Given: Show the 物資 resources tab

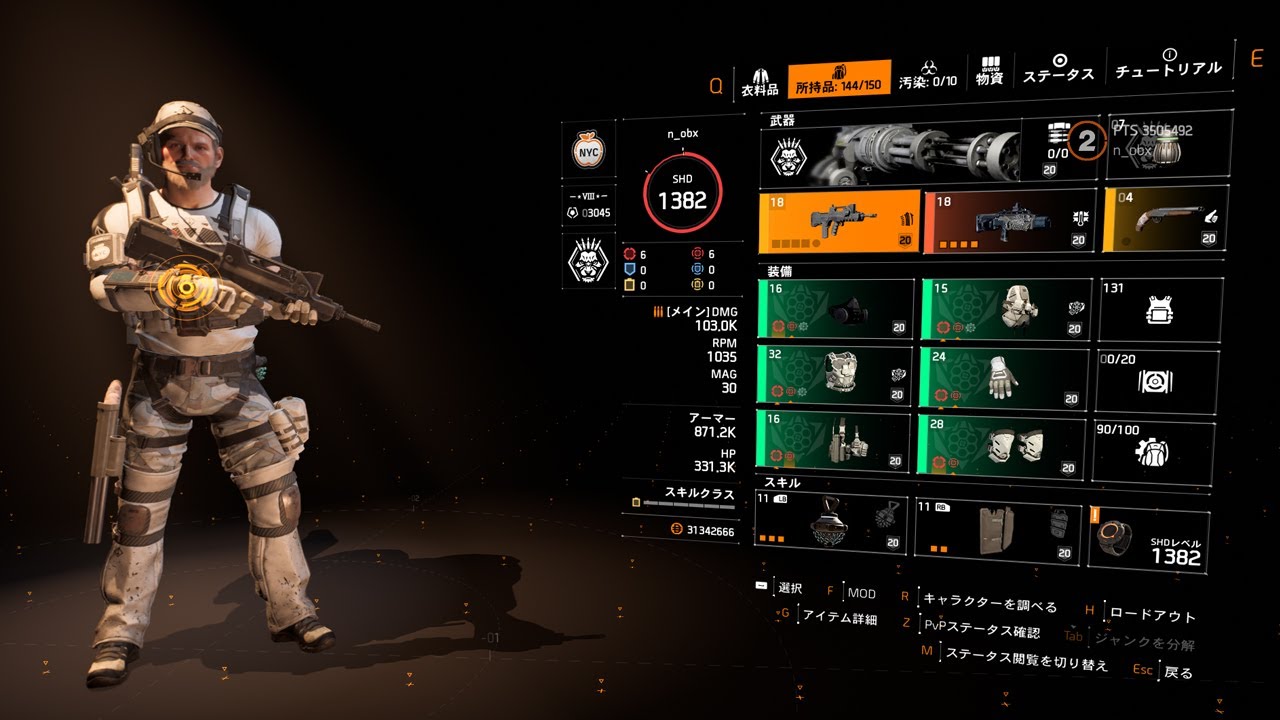Looking at the screenshot, I should 989,73.
